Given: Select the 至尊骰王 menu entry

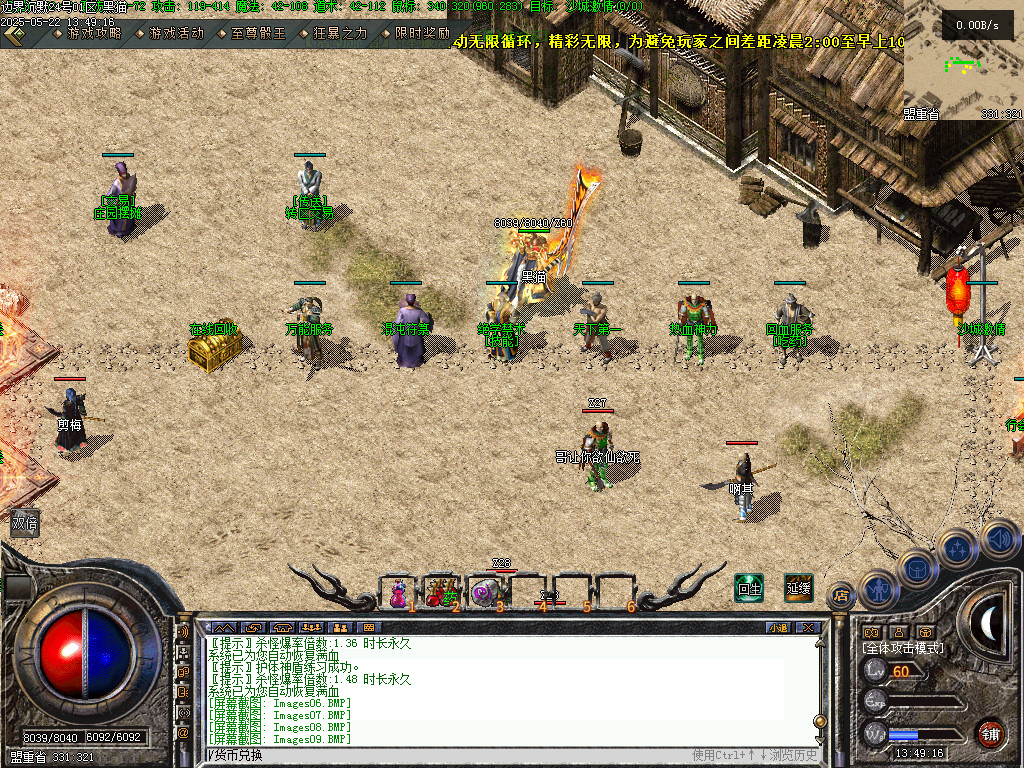Looking at the screenshot, I should (x=258, y=33).
